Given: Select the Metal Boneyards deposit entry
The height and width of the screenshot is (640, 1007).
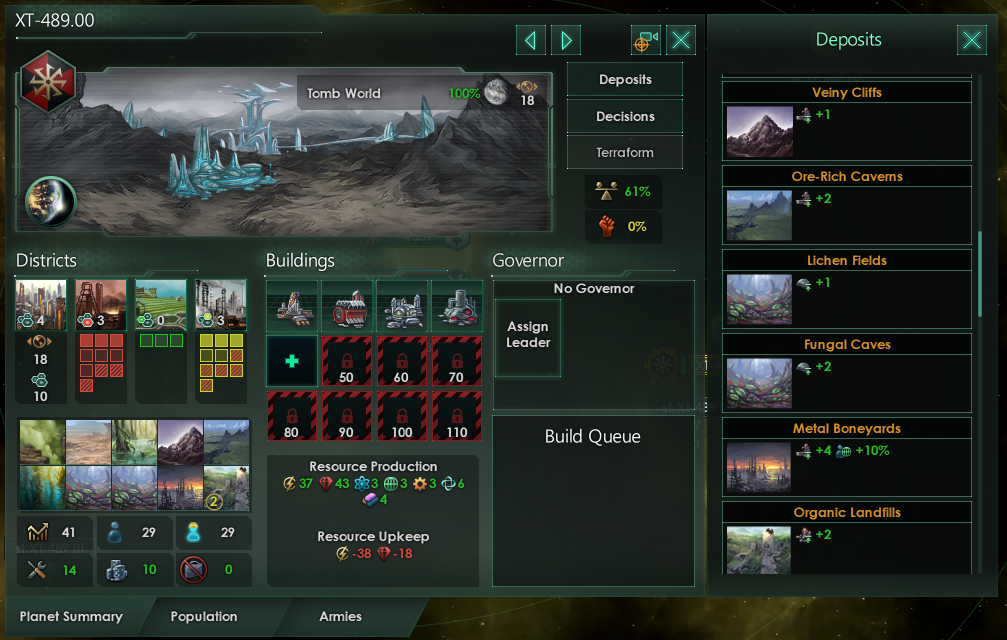Looking at the screenshot, I should (847, 456).
